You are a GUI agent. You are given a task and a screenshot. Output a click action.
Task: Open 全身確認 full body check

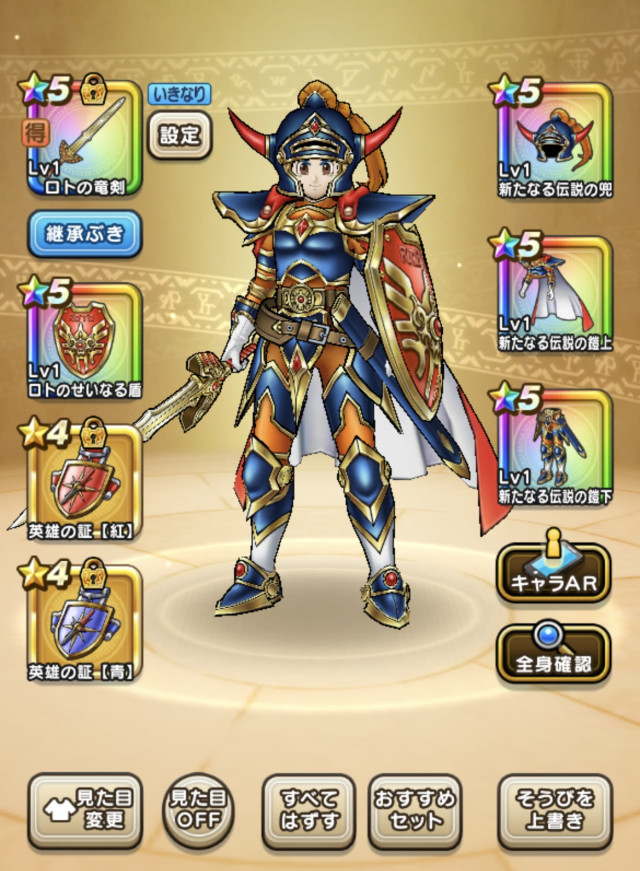pyautogui.click(x=553, y=653)
